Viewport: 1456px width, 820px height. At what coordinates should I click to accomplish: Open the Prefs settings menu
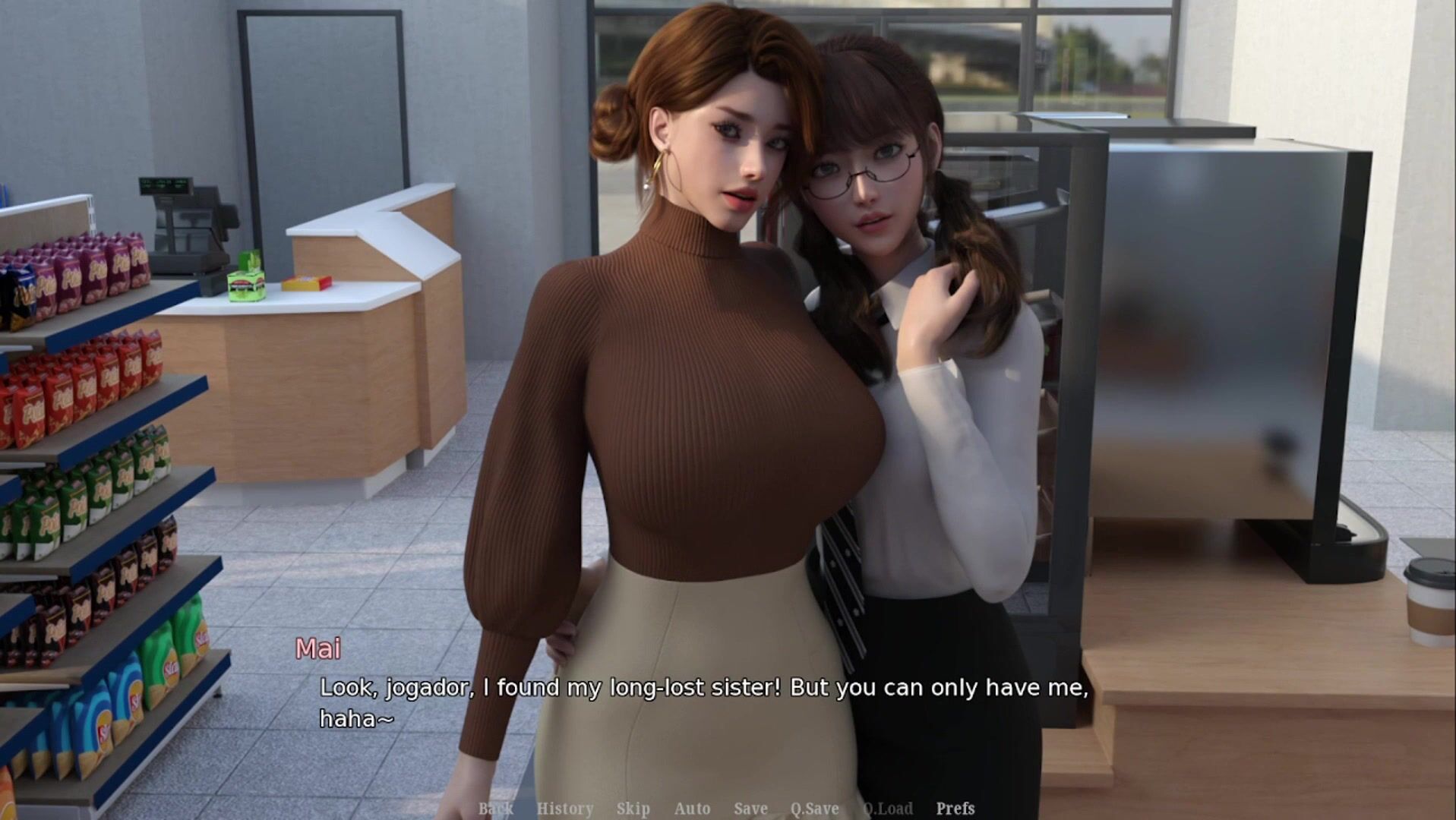coord(955,809)
